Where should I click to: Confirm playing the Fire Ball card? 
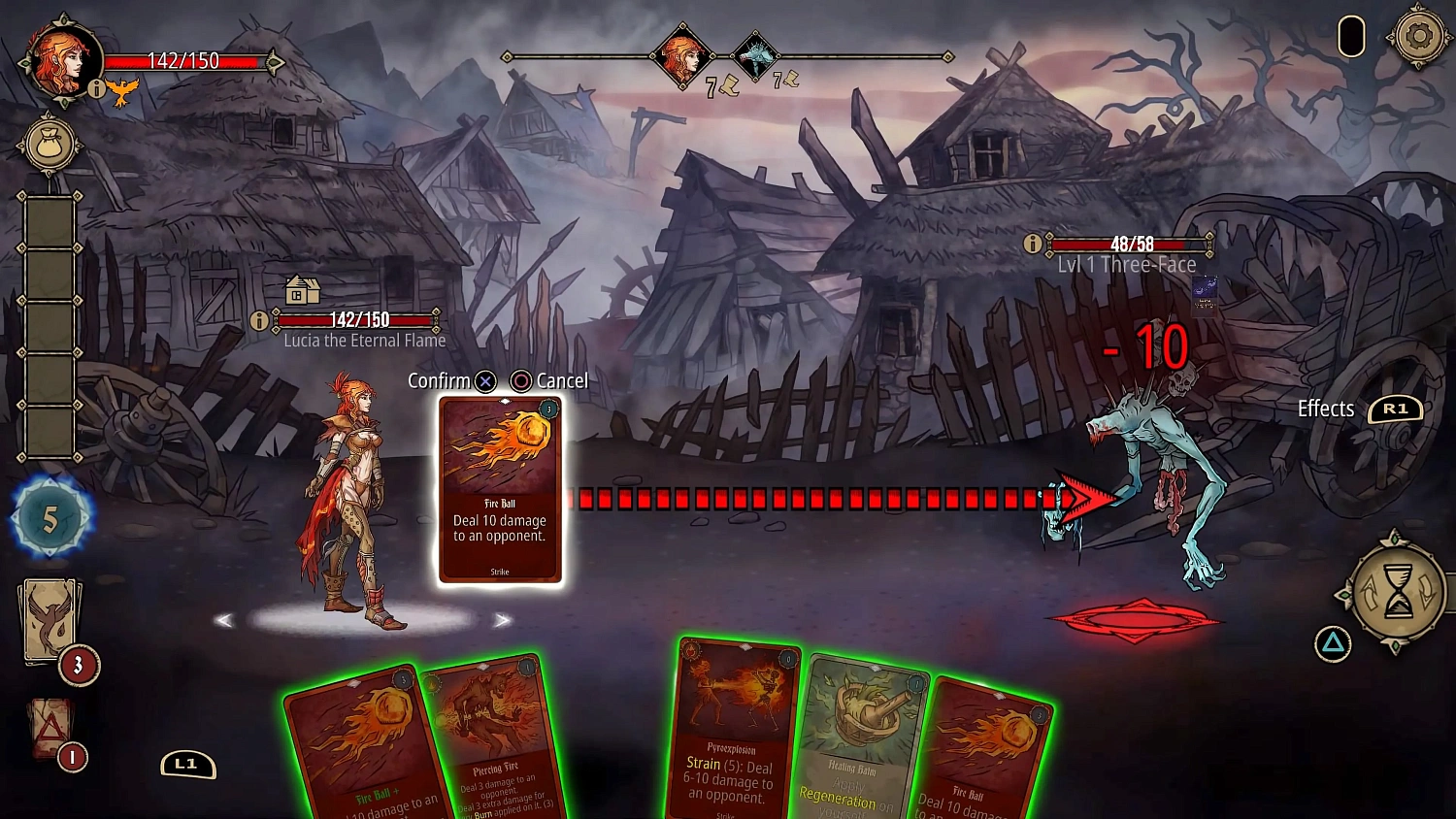tap(484, 380)
